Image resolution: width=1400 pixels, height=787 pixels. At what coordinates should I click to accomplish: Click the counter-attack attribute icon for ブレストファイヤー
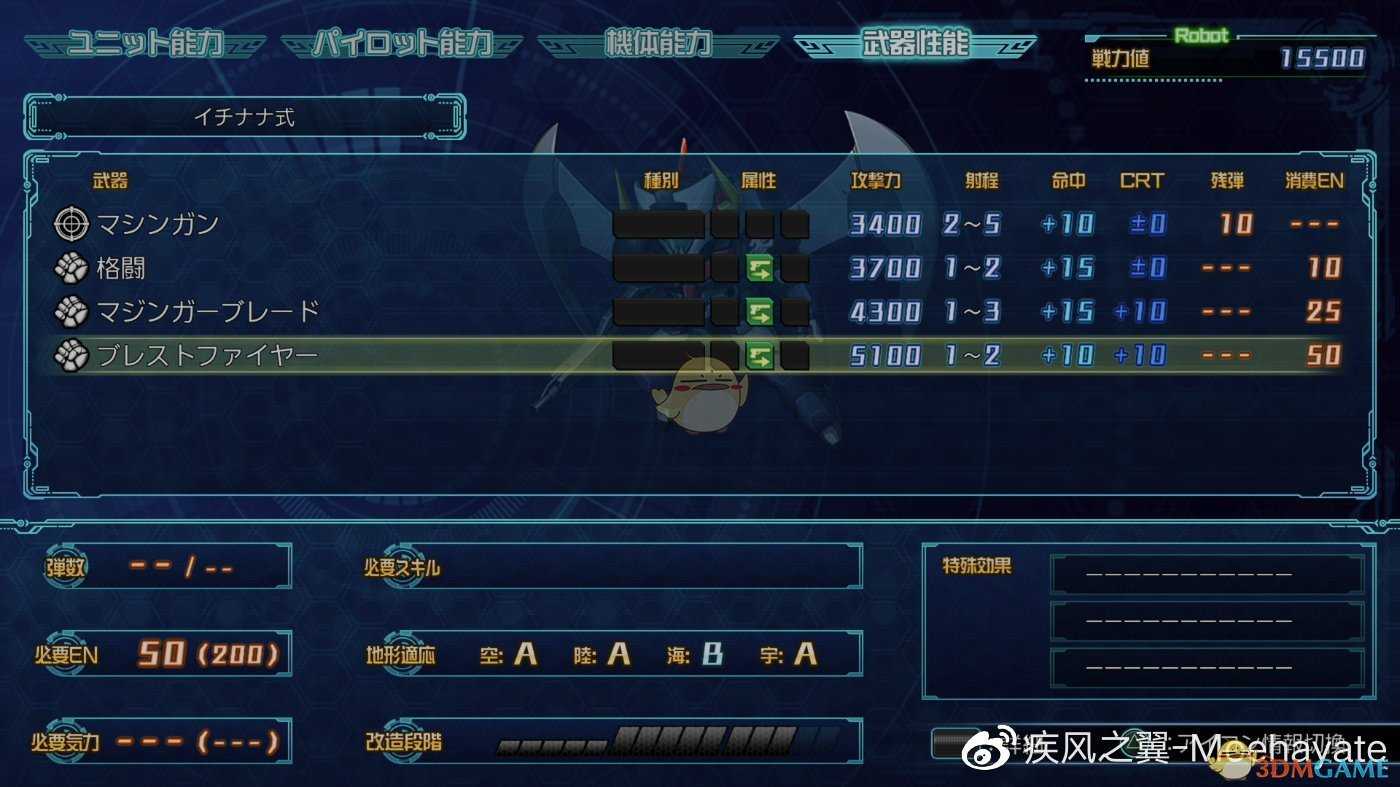coord(760,355)
